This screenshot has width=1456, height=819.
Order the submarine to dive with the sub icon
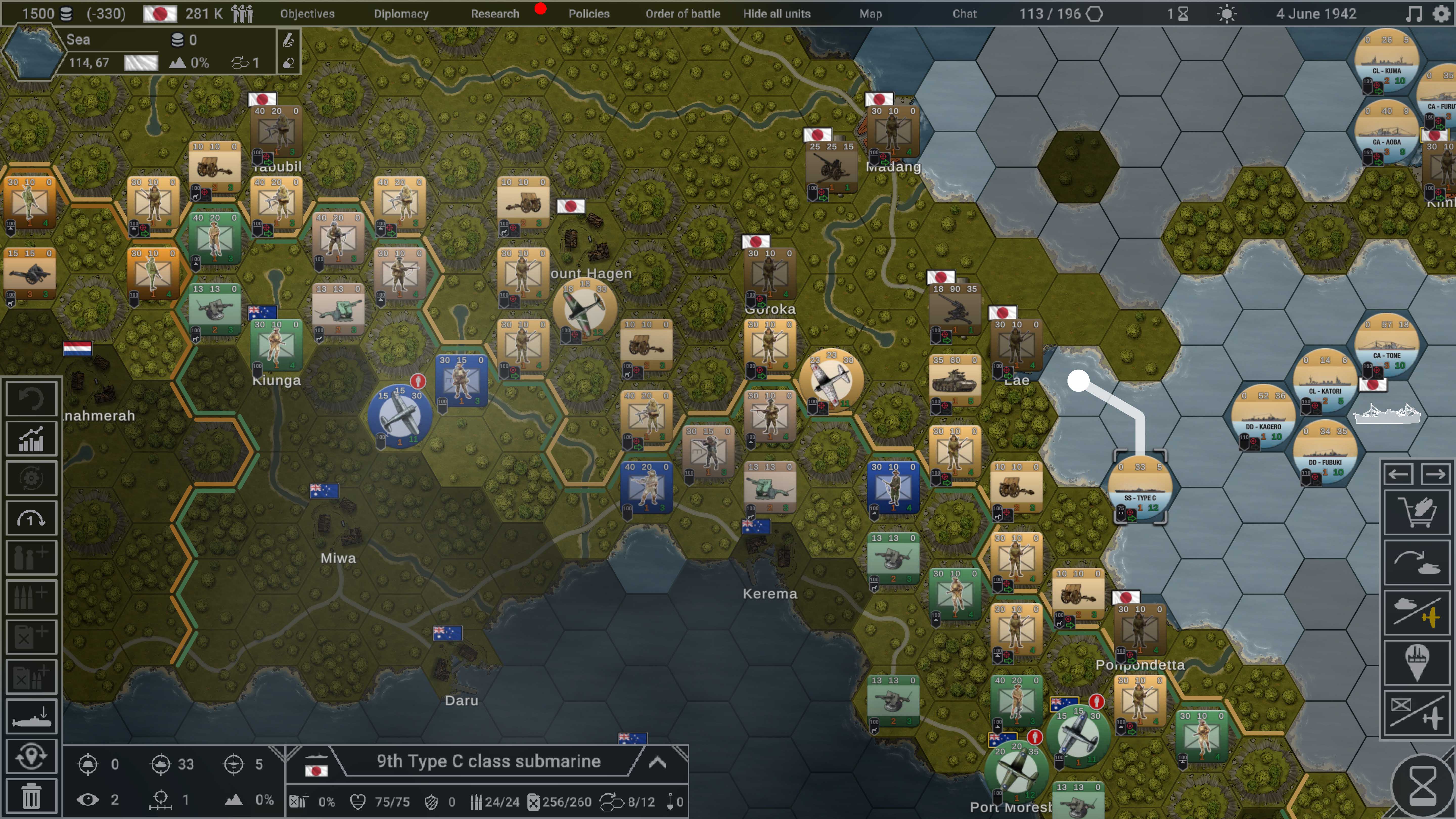click(31, 716)
